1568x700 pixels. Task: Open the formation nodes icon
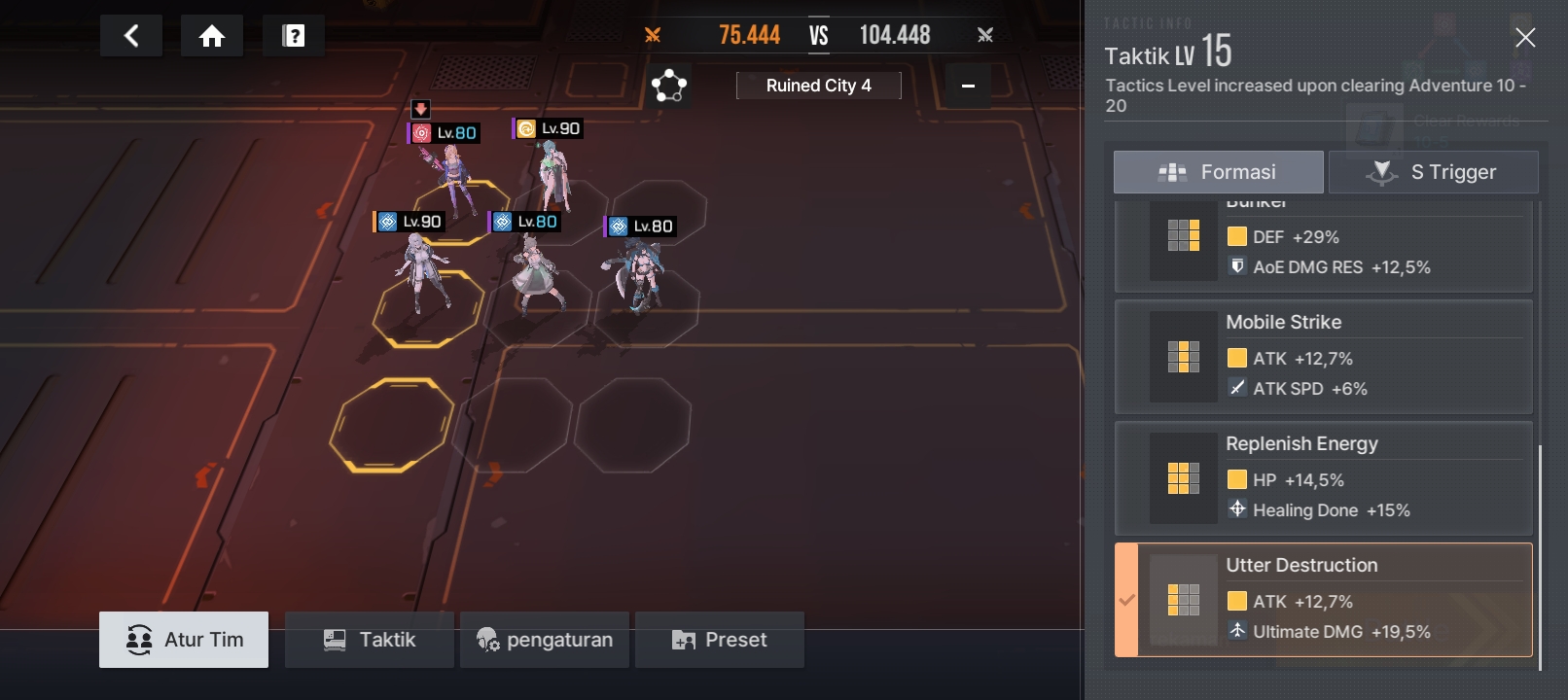pos(669,86)
